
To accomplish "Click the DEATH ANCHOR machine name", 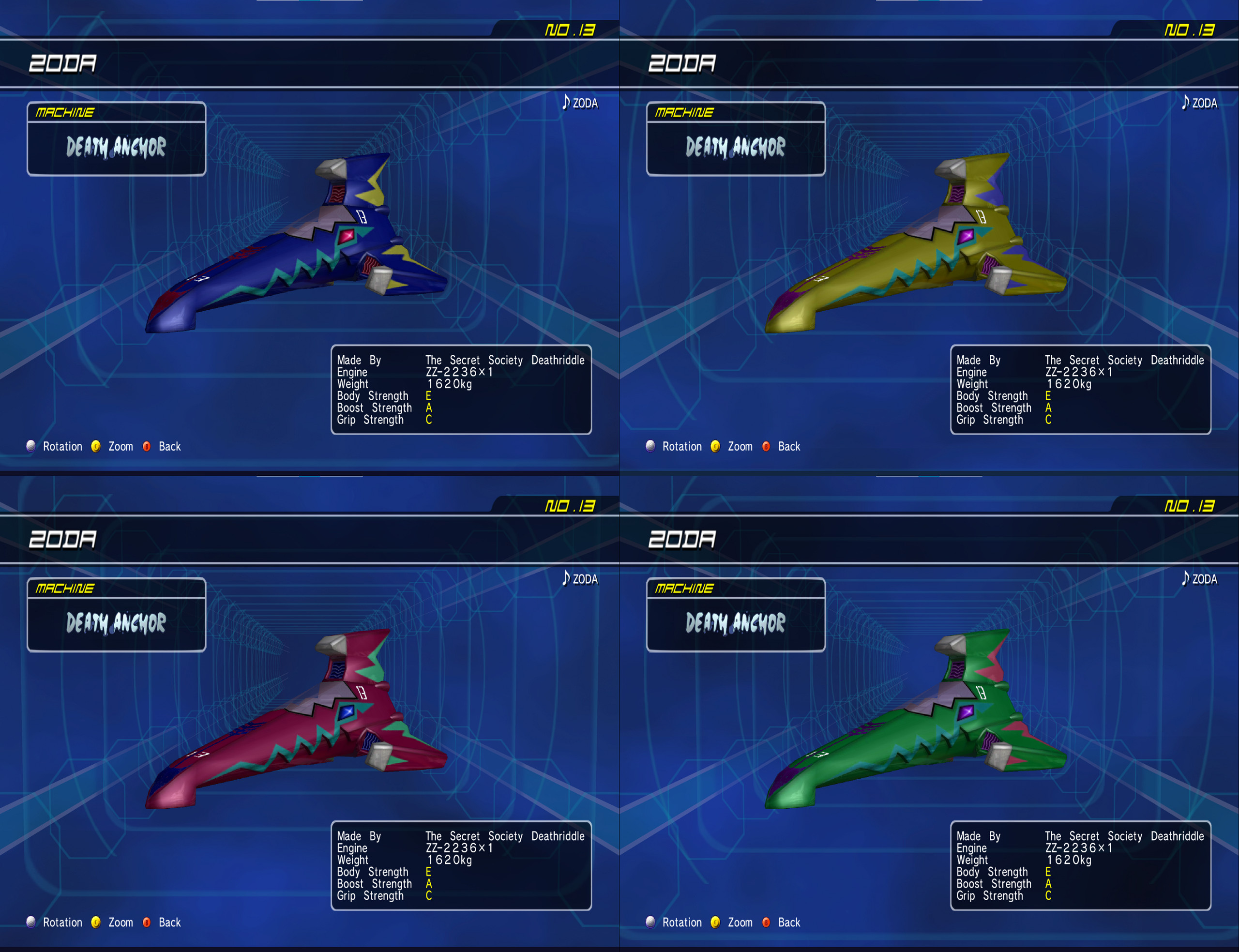I will [x=116, y=147].
